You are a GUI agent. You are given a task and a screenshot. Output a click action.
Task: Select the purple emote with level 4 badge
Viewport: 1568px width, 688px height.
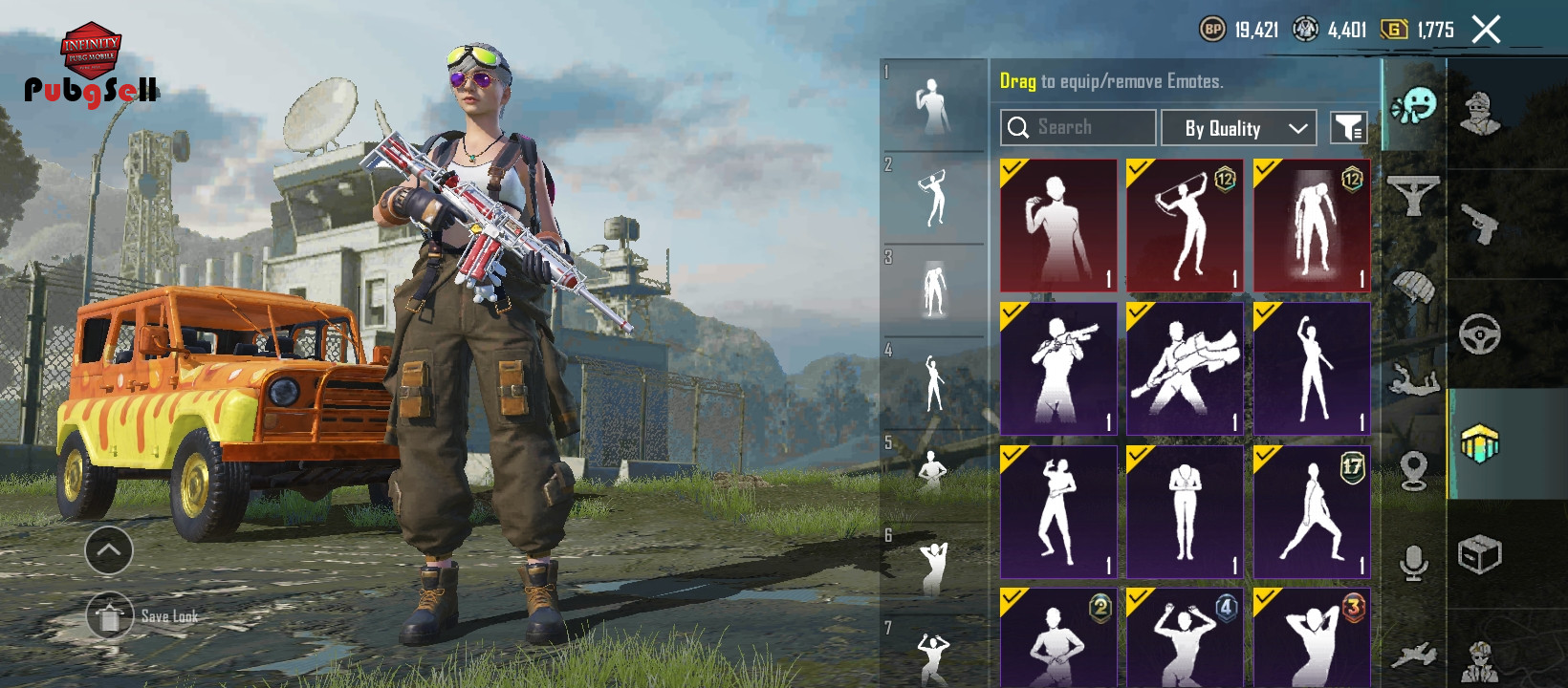pyautogui.click(x=1185, y=637)
